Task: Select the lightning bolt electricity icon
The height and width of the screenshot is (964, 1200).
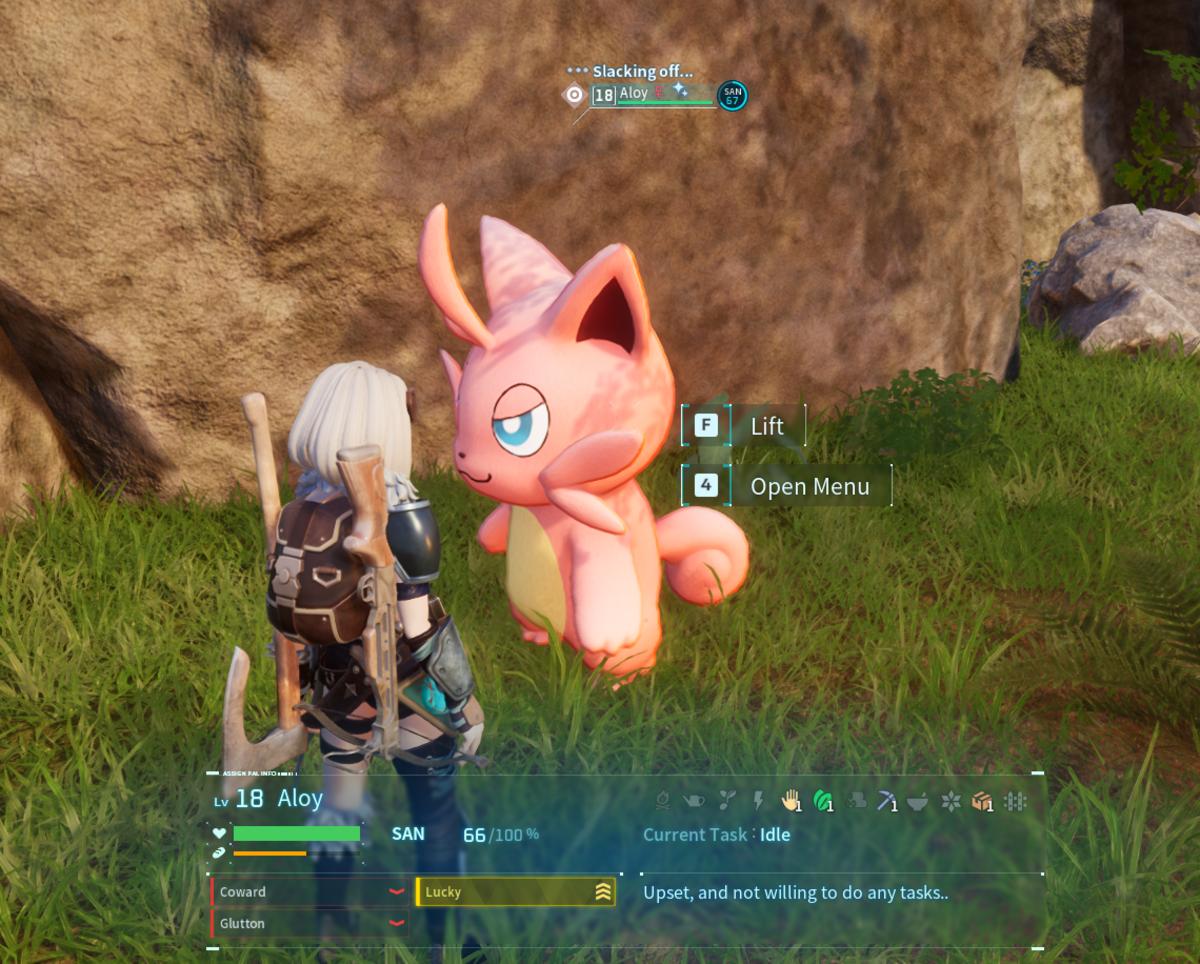Action: [x=758, y=800]
